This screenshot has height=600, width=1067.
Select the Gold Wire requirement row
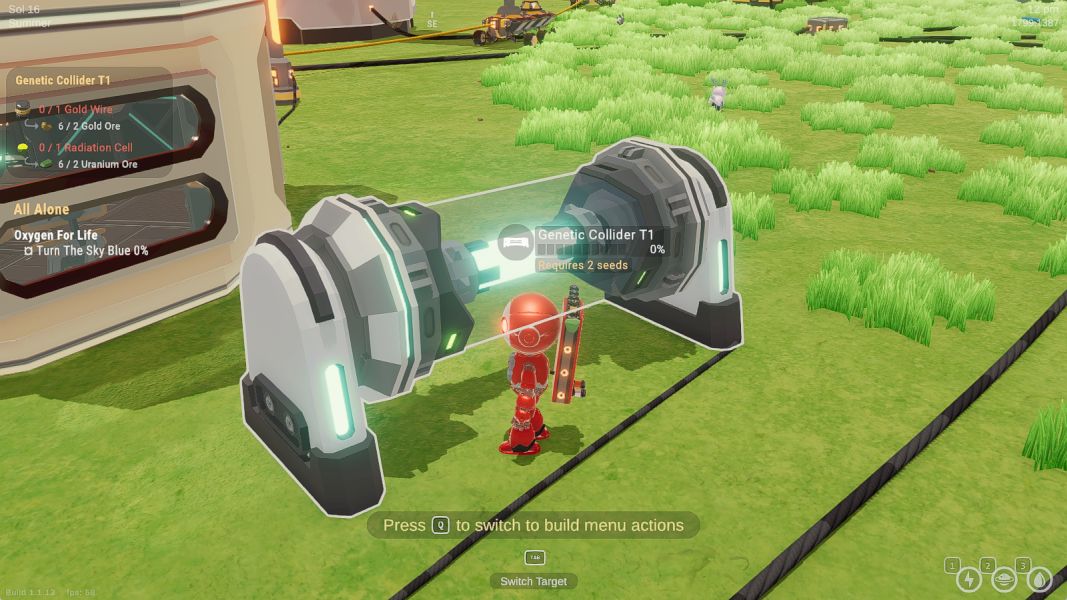click(76, 109)
